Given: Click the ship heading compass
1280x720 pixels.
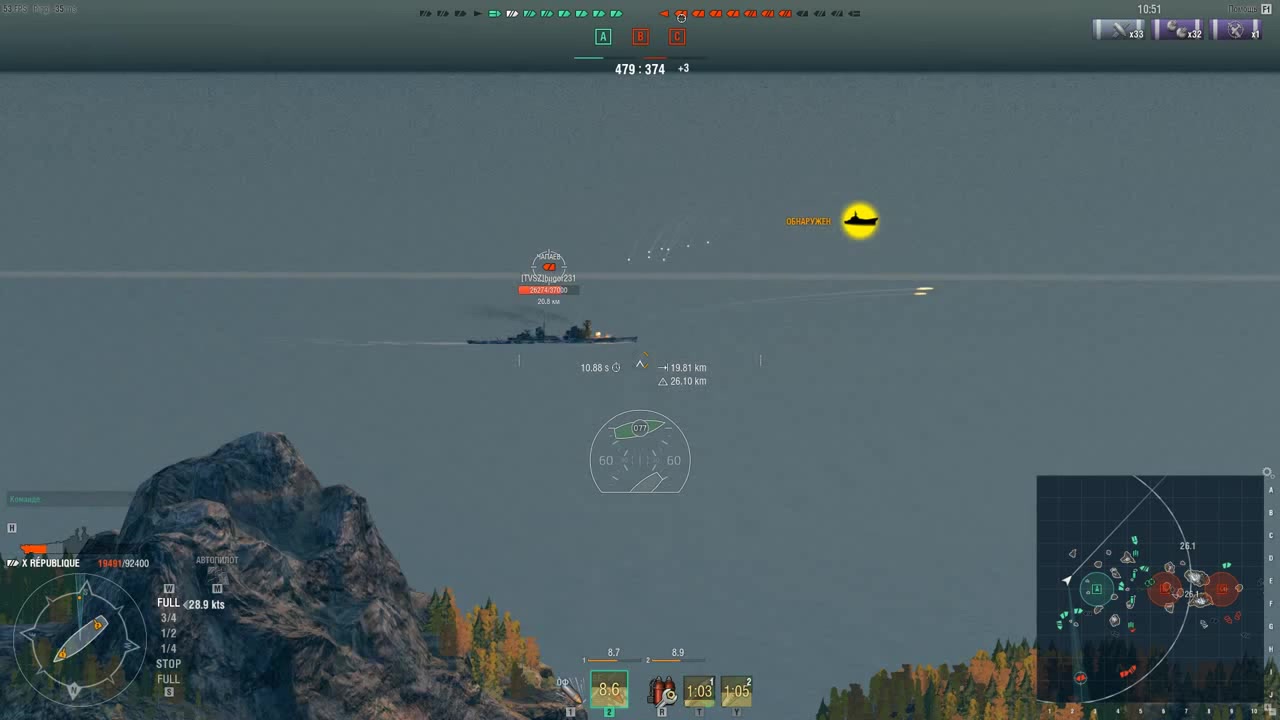Looking at the screenshot, I should pyautogui.click(x=79, y=639).
